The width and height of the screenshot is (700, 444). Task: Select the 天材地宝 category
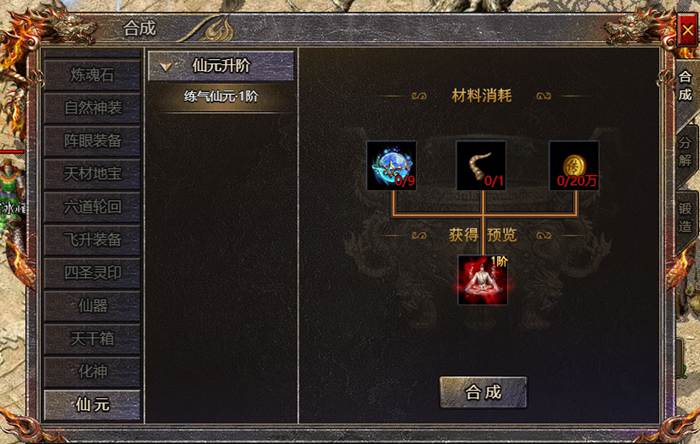tap(93, 173)
